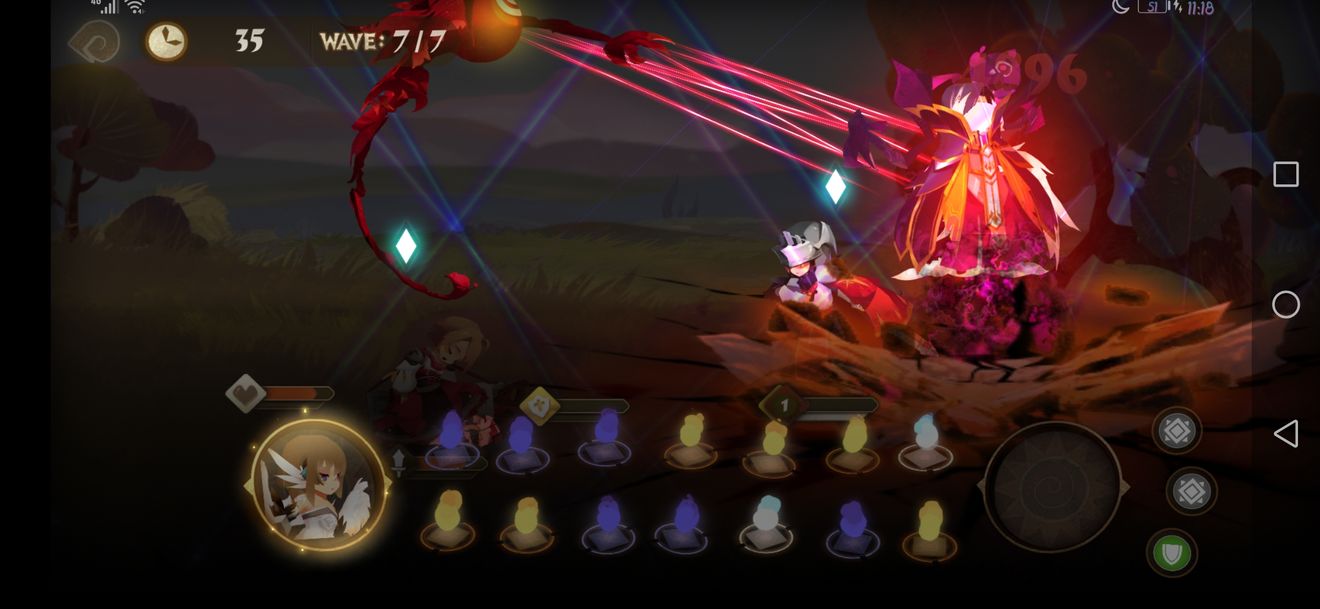Viewport: 1320px width, 609px height.
Task: Tap the swirl-shaped back button
Action: [x=95, y=42]
